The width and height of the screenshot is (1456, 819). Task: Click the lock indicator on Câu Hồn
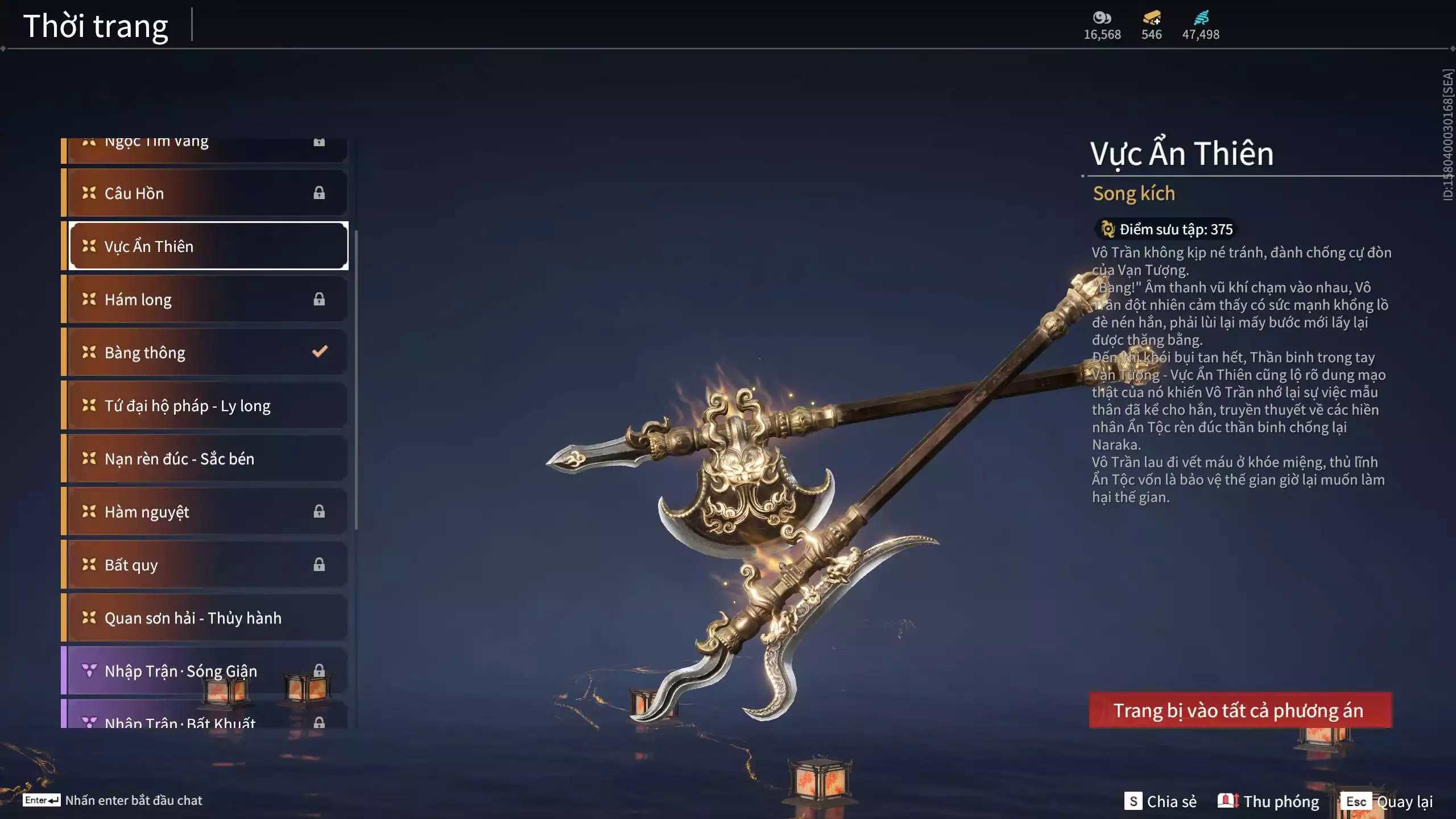pos(318,193)
